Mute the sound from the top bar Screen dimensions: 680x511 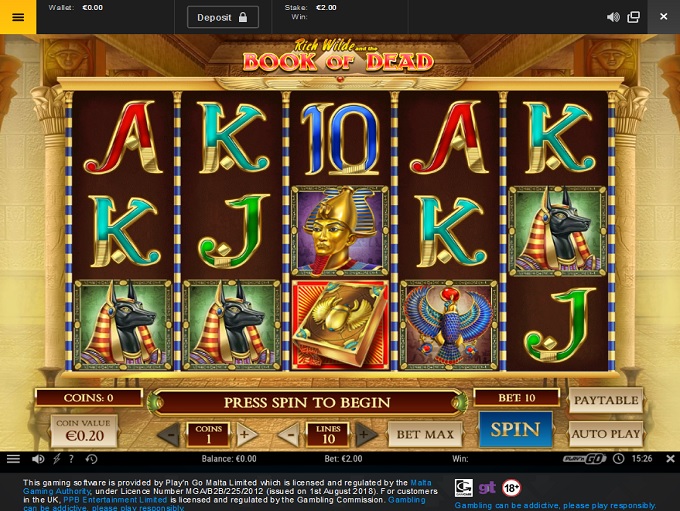click(614, 17)
